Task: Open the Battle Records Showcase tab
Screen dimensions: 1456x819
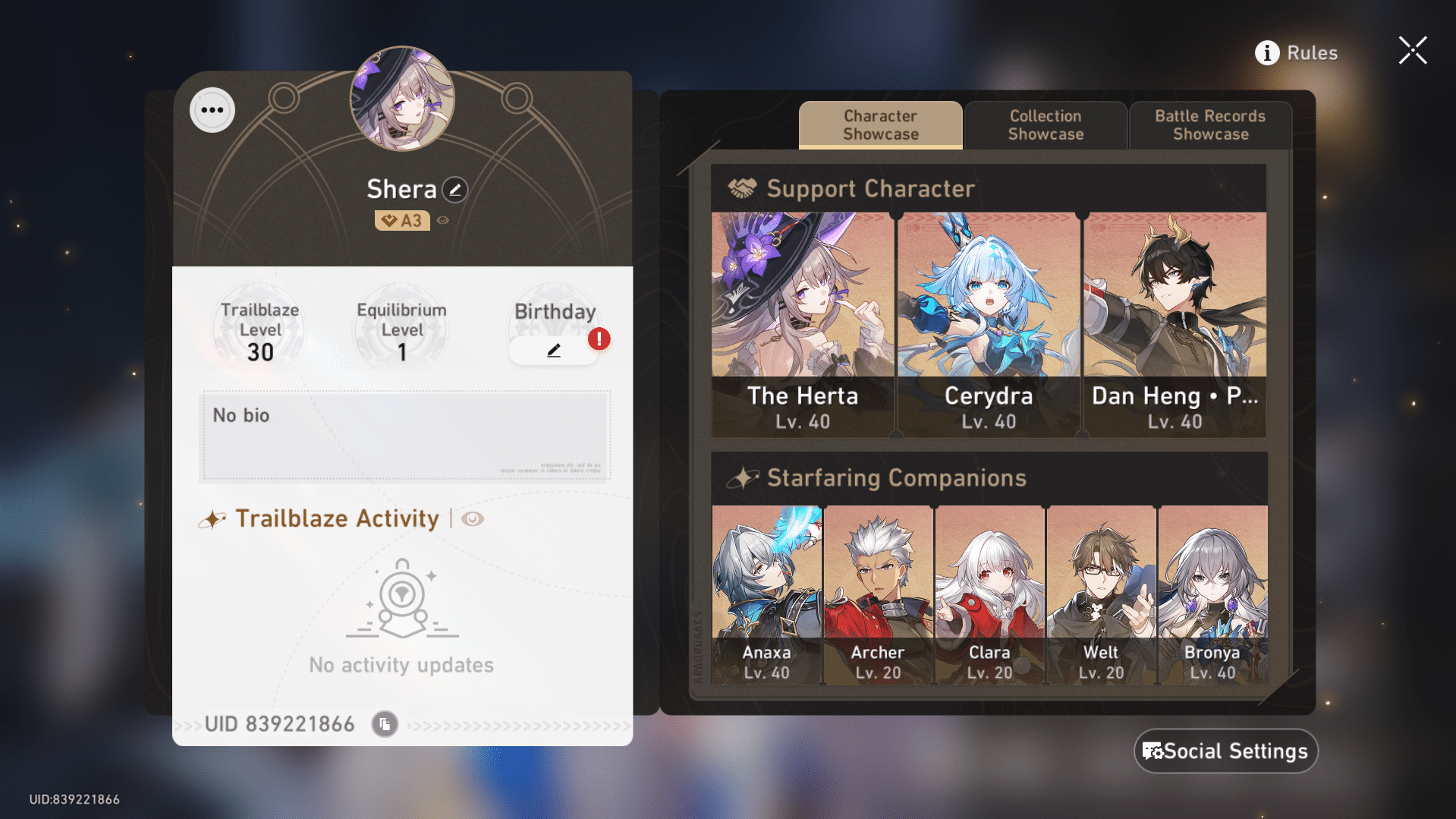Action: click(x=1209, y=124)
